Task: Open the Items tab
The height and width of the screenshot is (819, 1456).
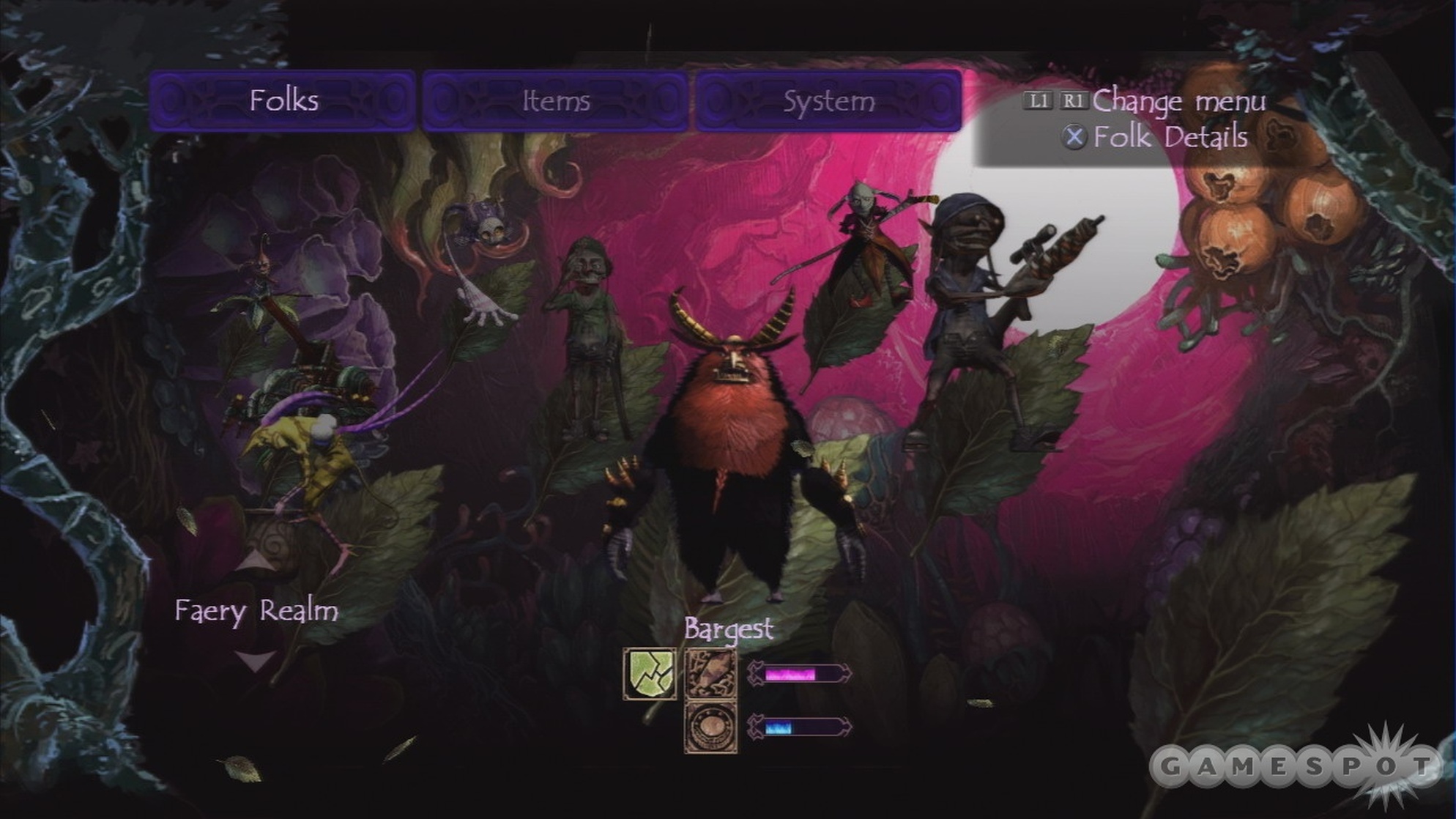Action: point(555,101)
